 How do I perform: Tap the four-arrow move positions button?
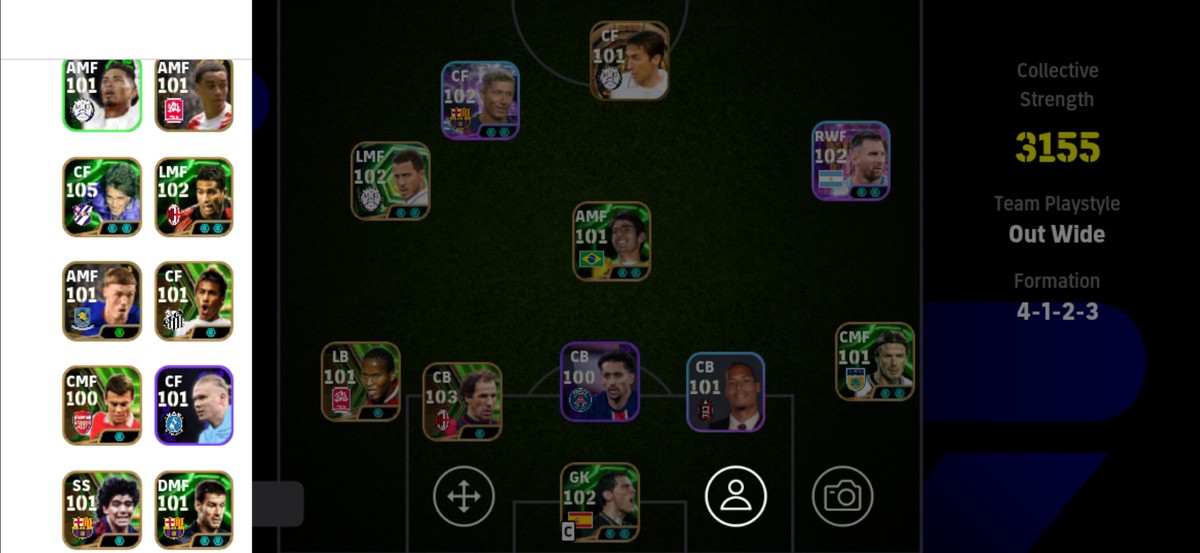pyautogui.click(x=464, y=496)
